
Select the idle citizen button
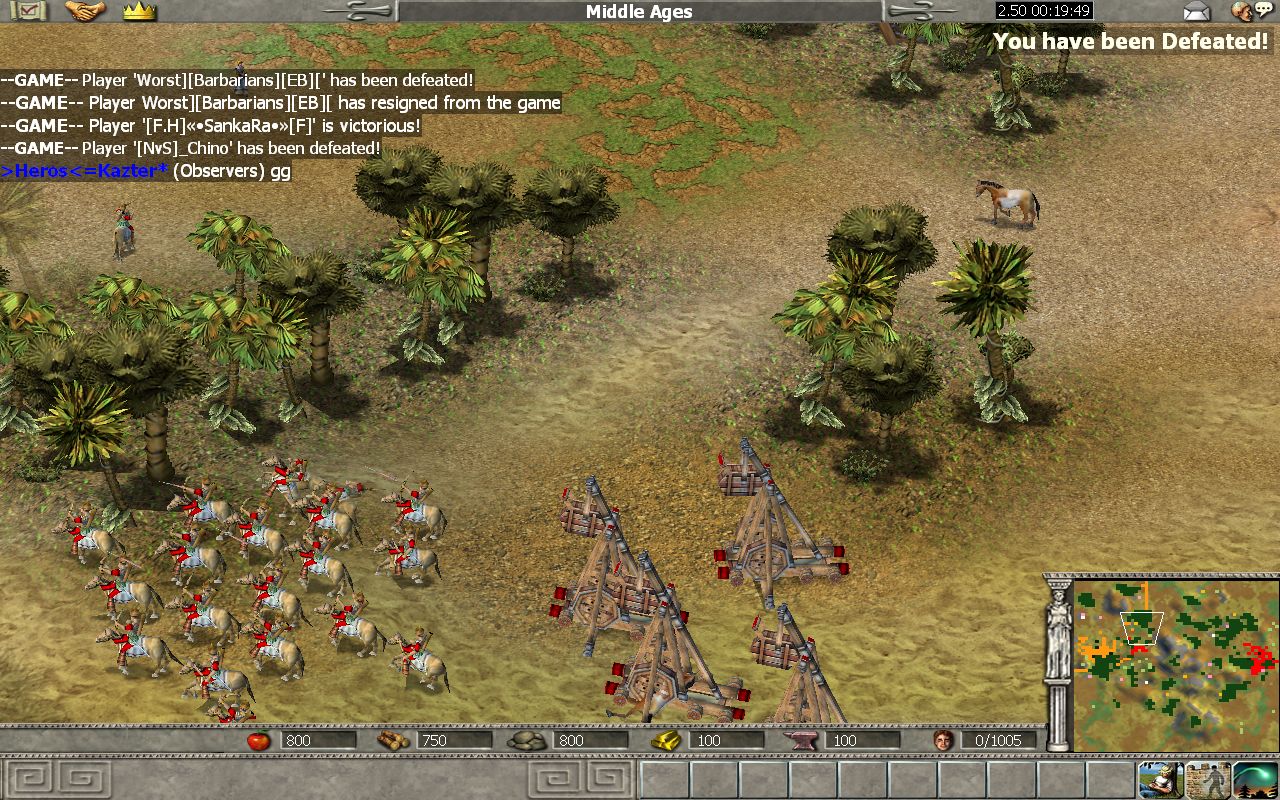(x=1159, y=779)
